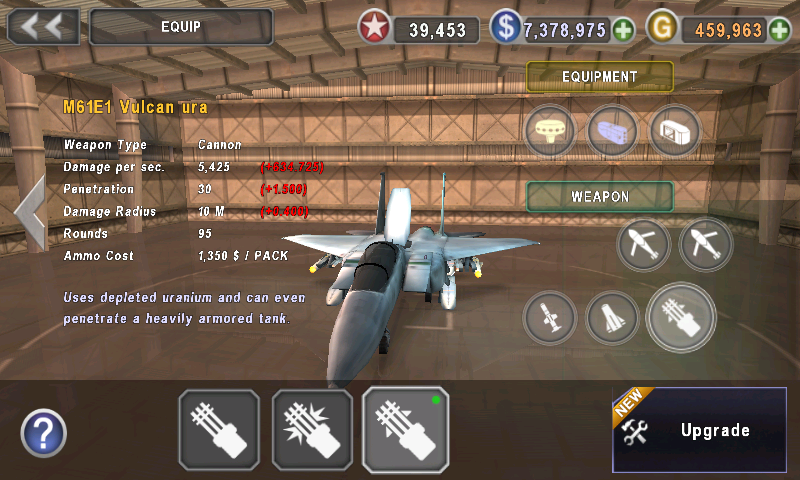This screenshot has width=800, height=480.
Task: Choose the white box equipment slot
Action: click(x=675, y=131)
